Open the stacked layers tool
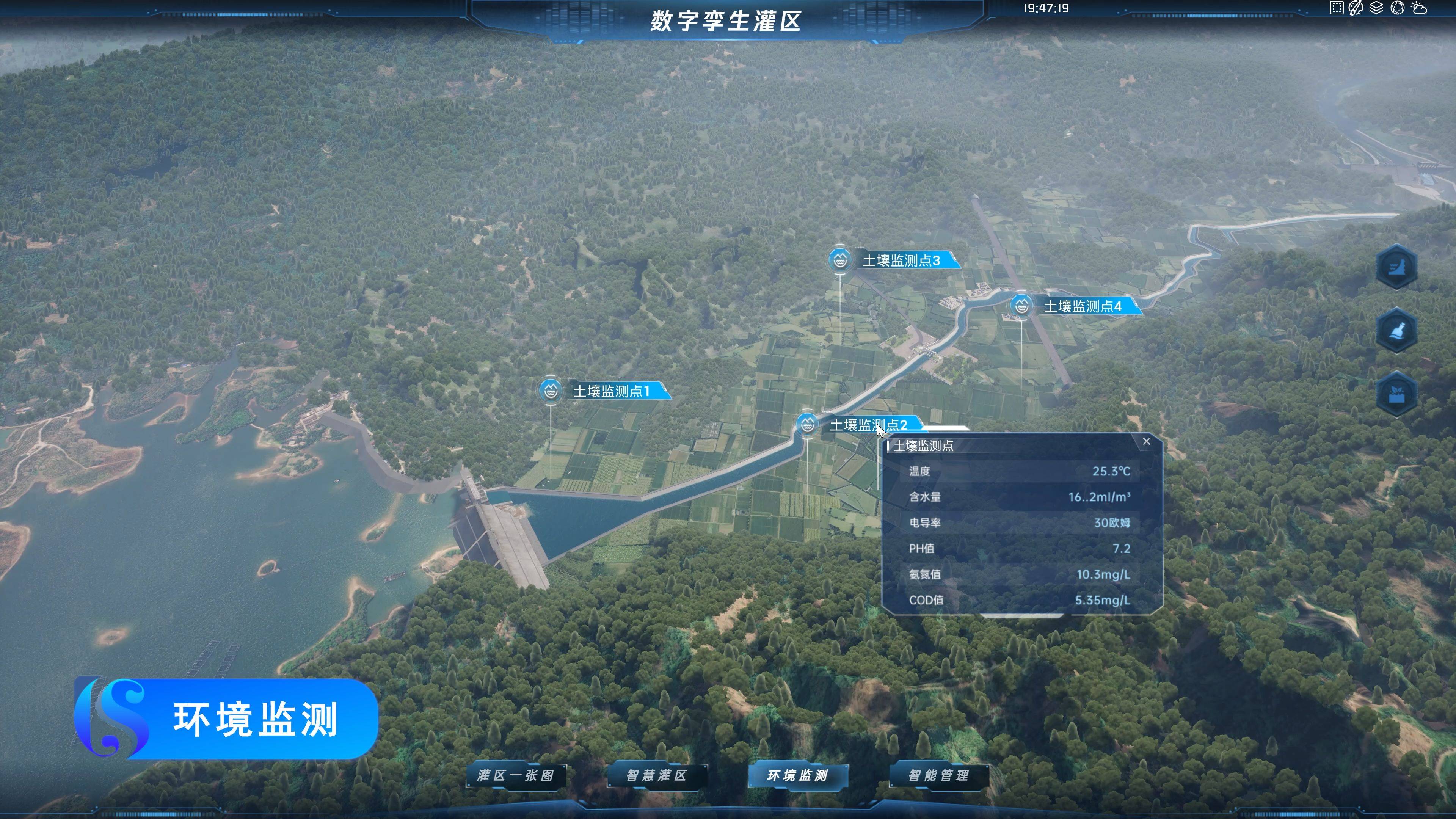This screenshot has height=819, width=1456. point(1376,8)
